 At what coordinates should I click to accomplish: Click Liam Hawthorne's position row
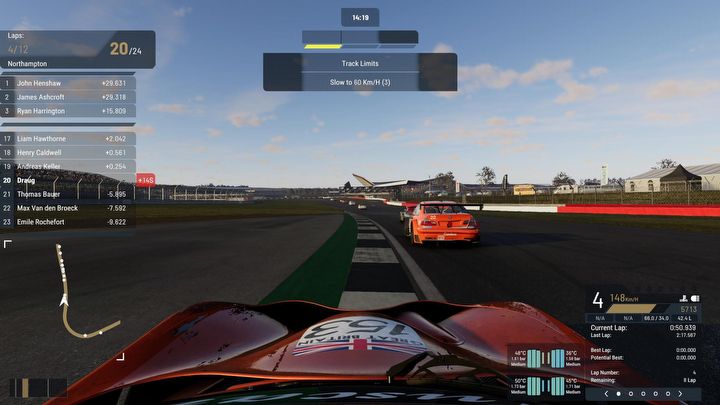[70, 139]
